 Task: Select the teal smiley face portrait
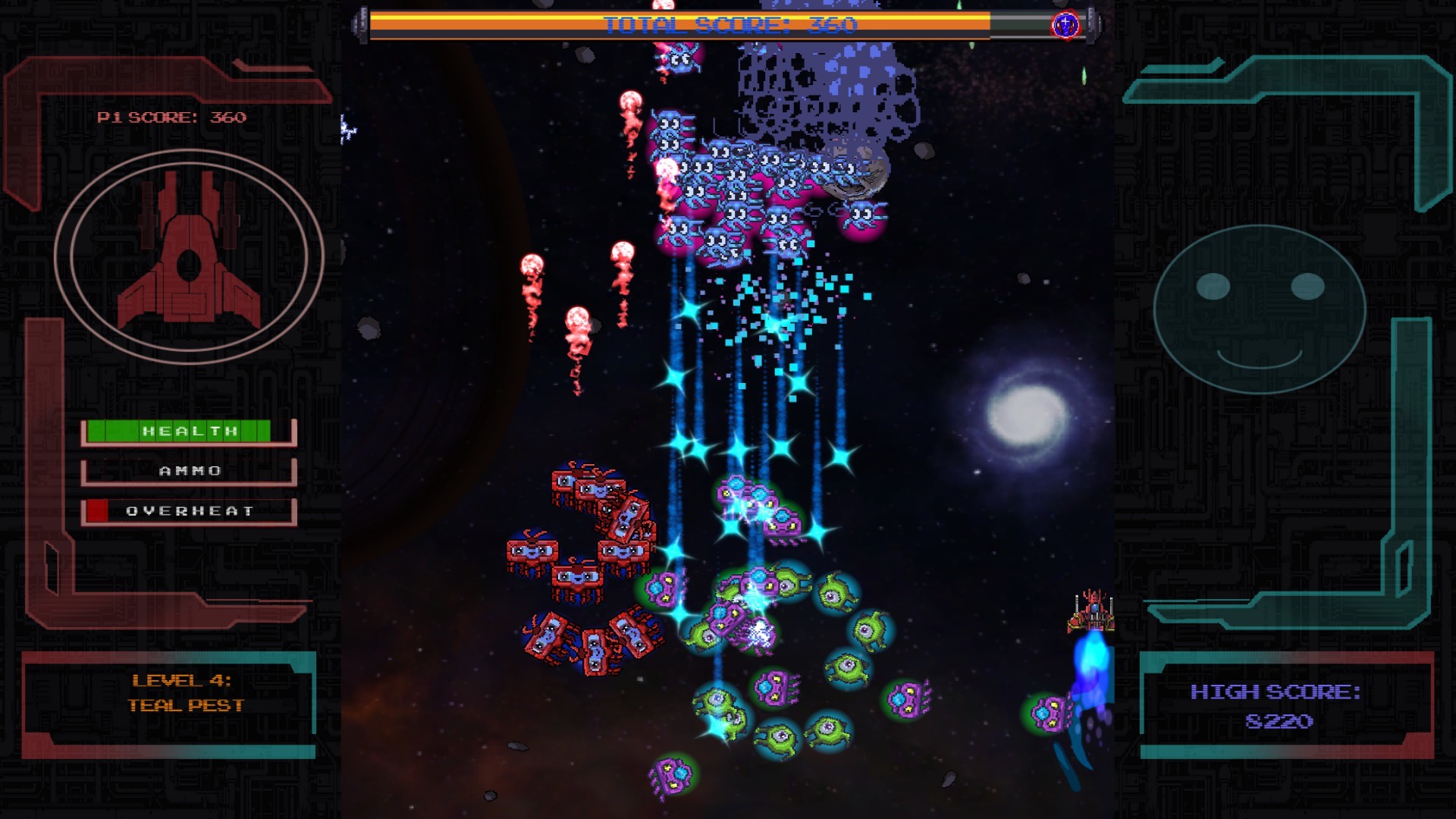pos(1260,308)
